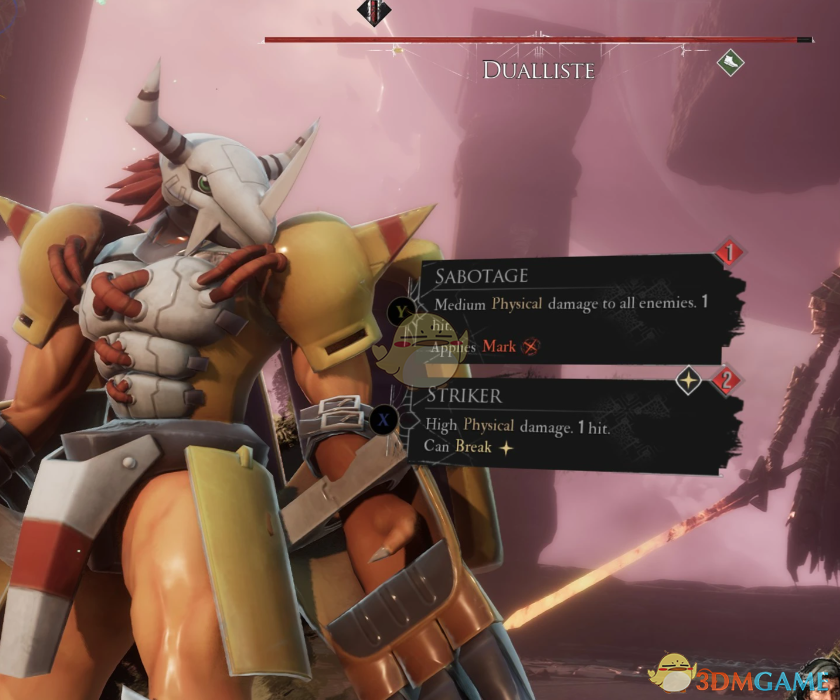
Task: Click the green boot status icon beside Dualliste
Action: click(731, 63)
